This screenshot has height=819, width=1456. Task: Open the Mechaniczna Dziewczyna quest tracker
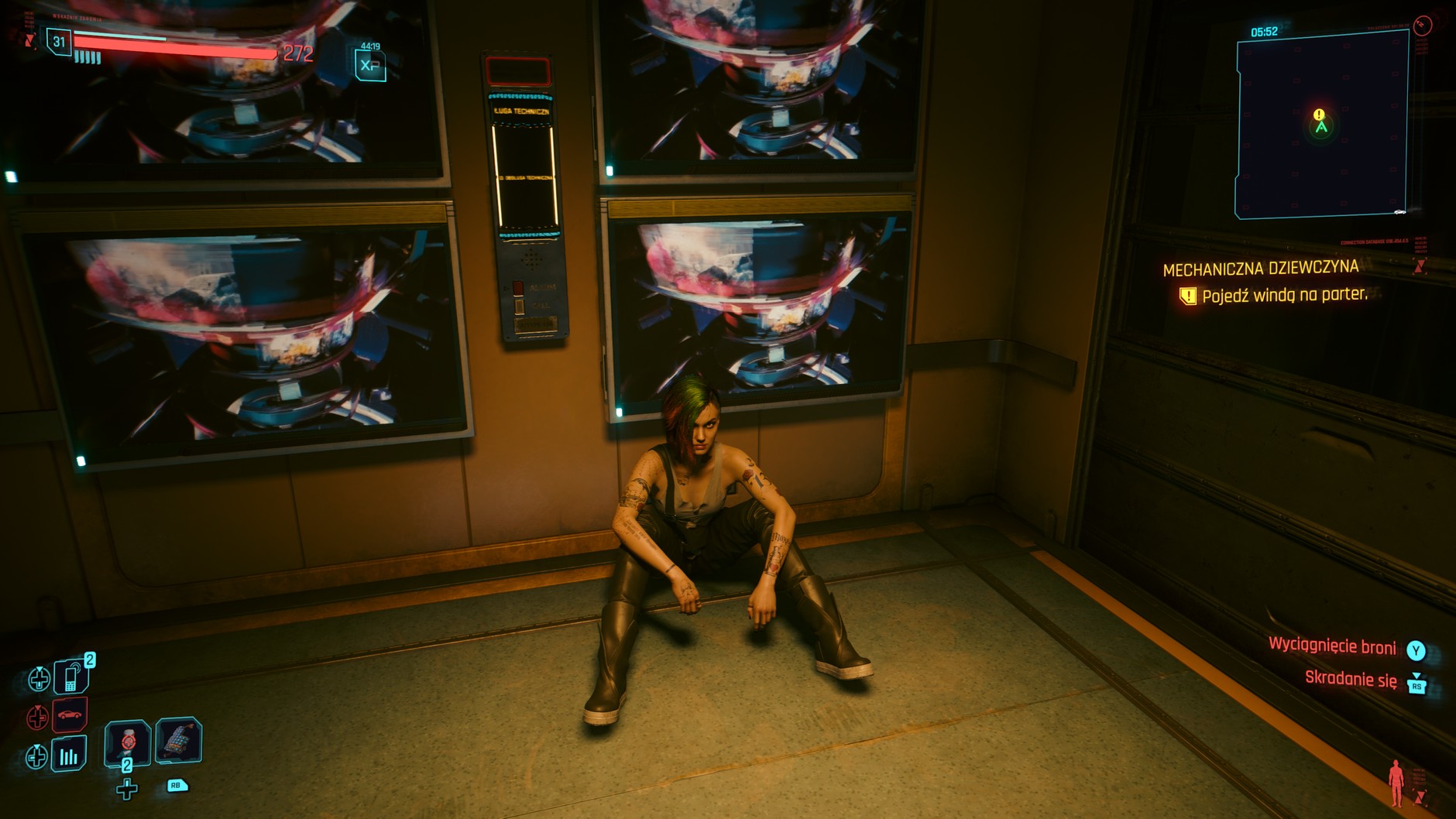coord(1260,269)
